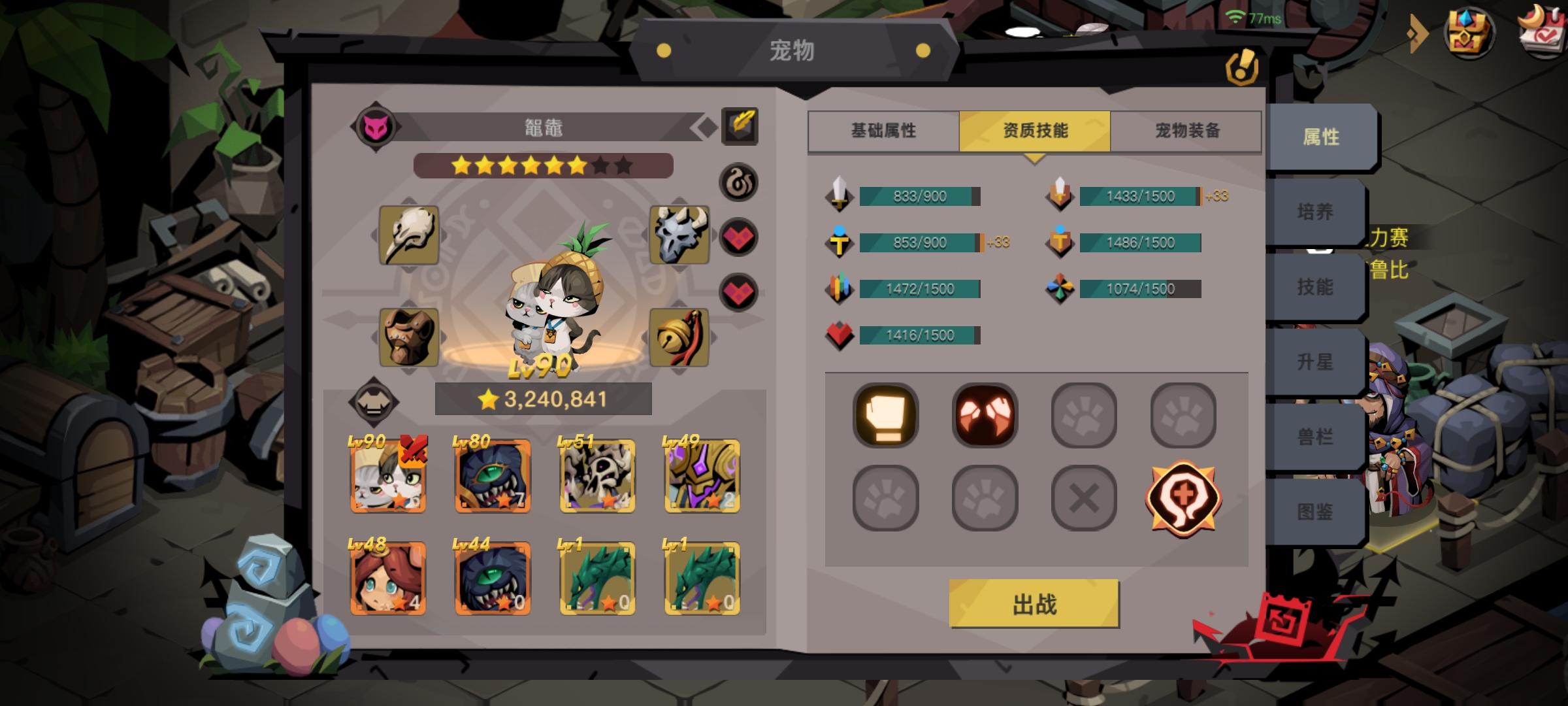Screen dimensions: 1568x706
Task: Click the red bell equipment slot
Action: 680,337
